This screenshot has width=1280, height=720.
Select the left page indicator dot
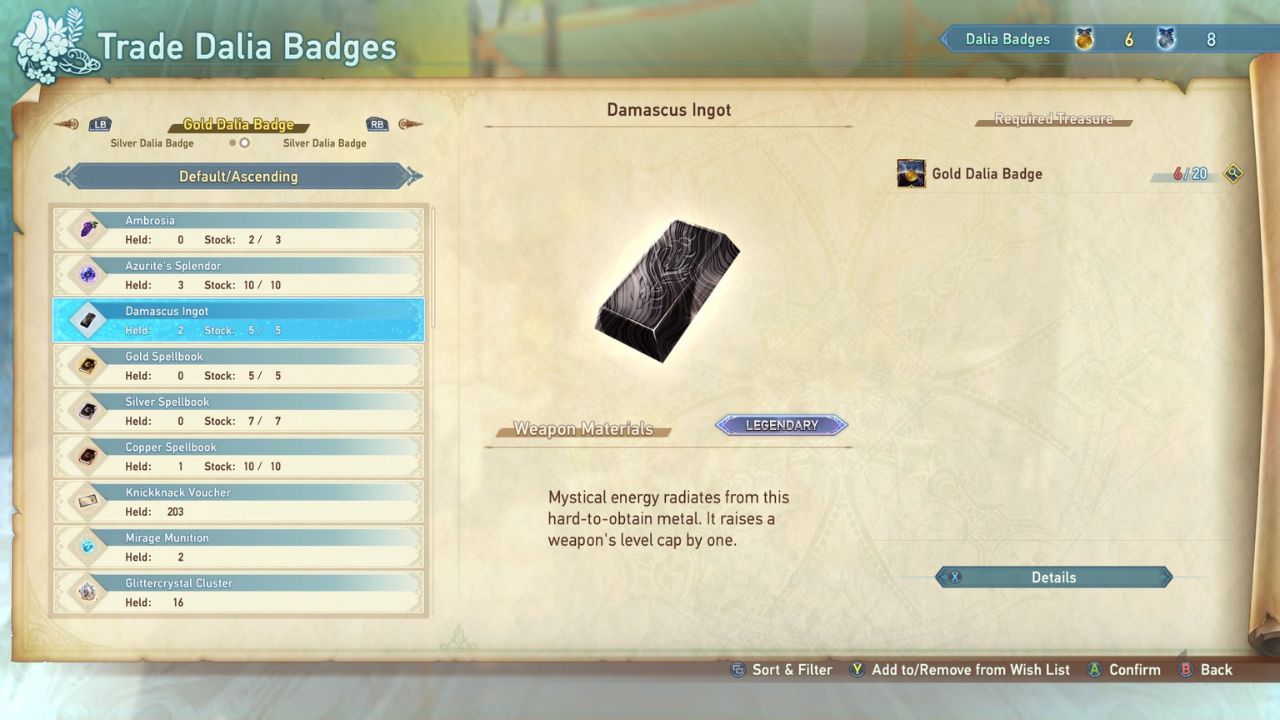pyautogui.click(x=232, y=143)
